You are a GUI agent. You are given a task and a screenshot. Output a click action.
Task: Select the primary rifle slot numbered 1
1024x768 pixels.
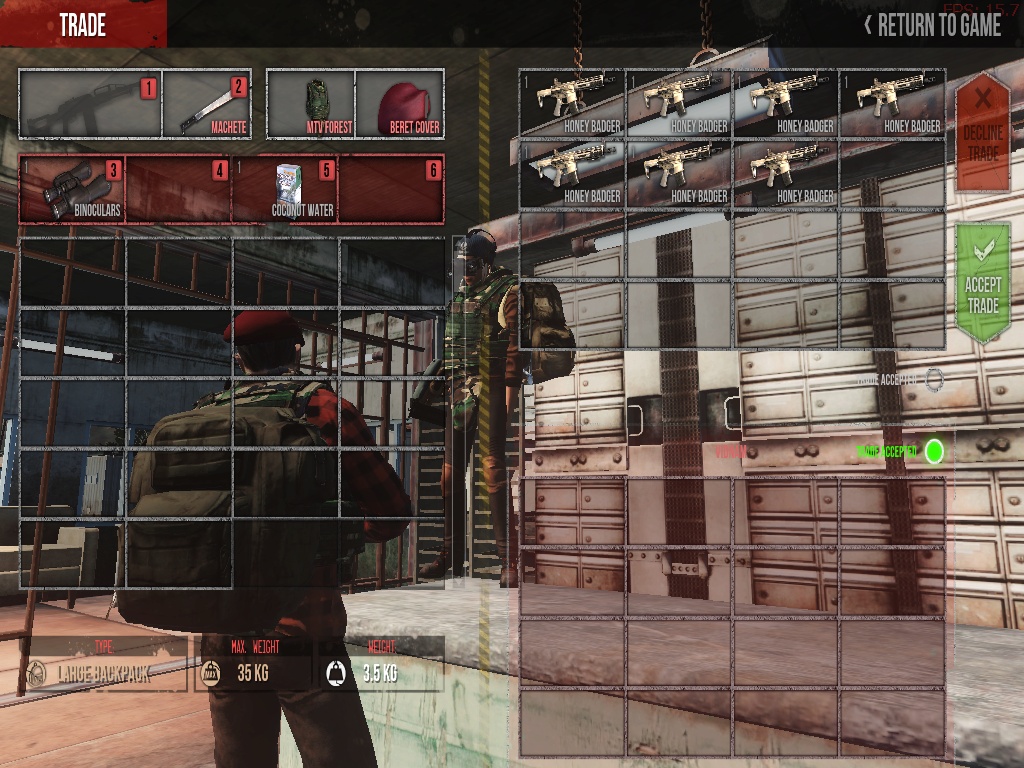(x=90, y=104)
